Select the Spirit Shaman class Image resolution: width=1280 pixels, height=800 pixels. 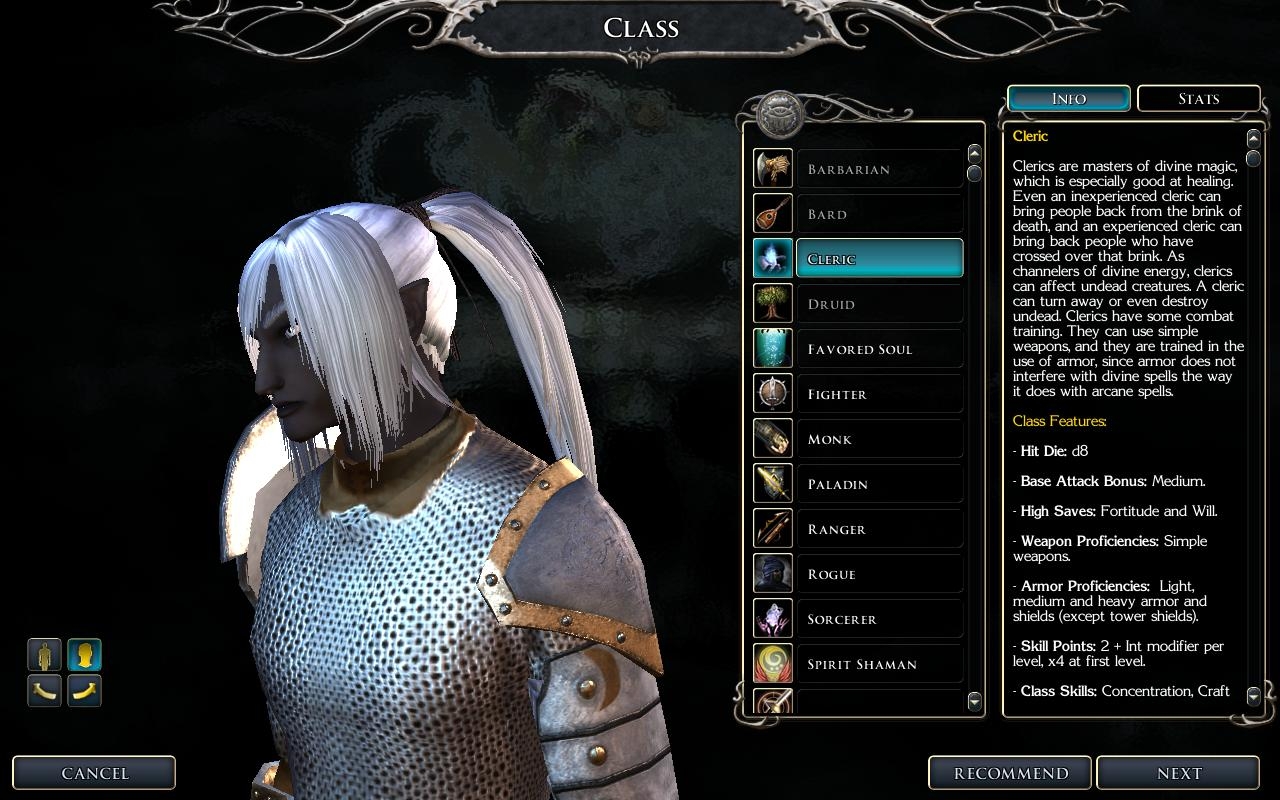pyautogui.click(x=879, y=664)
